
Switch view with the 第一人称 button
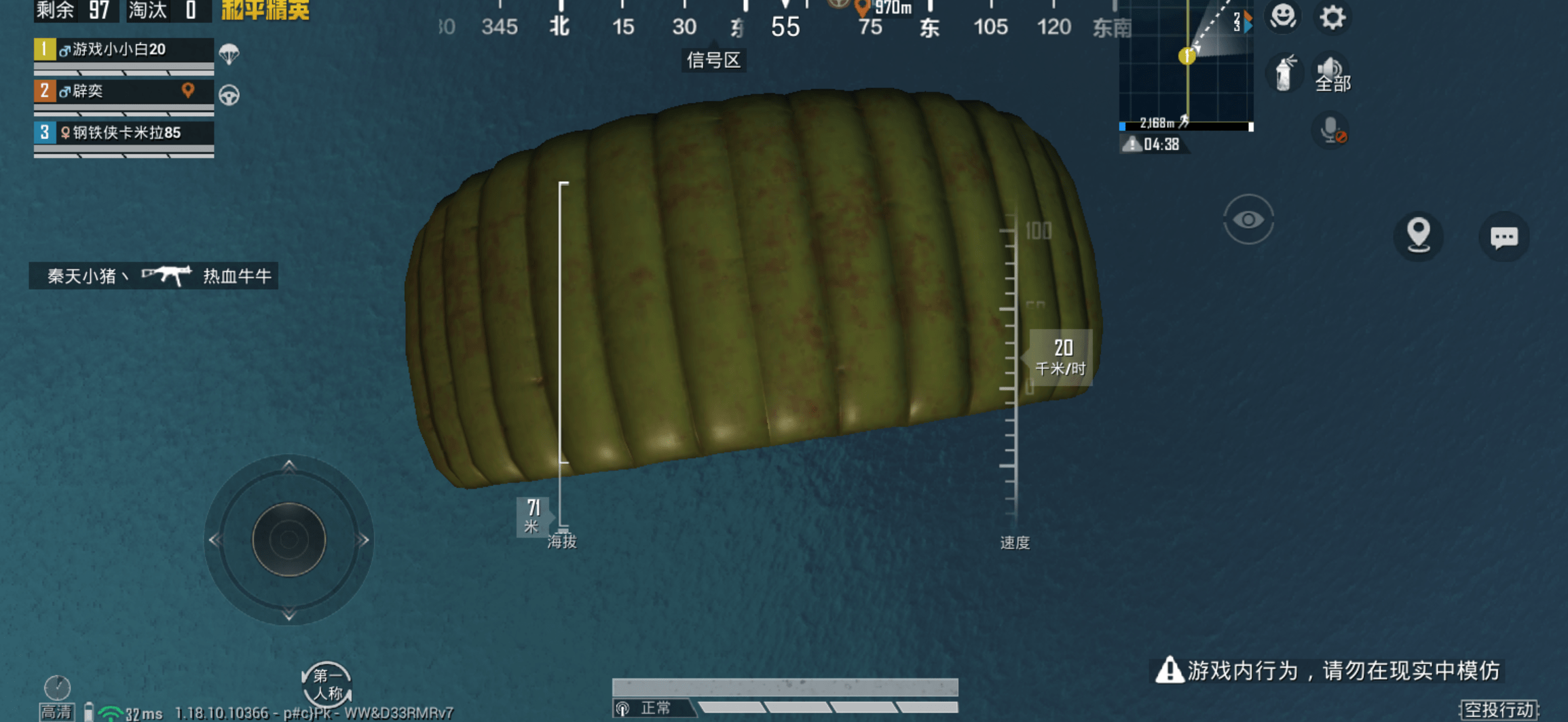point(326,684)
